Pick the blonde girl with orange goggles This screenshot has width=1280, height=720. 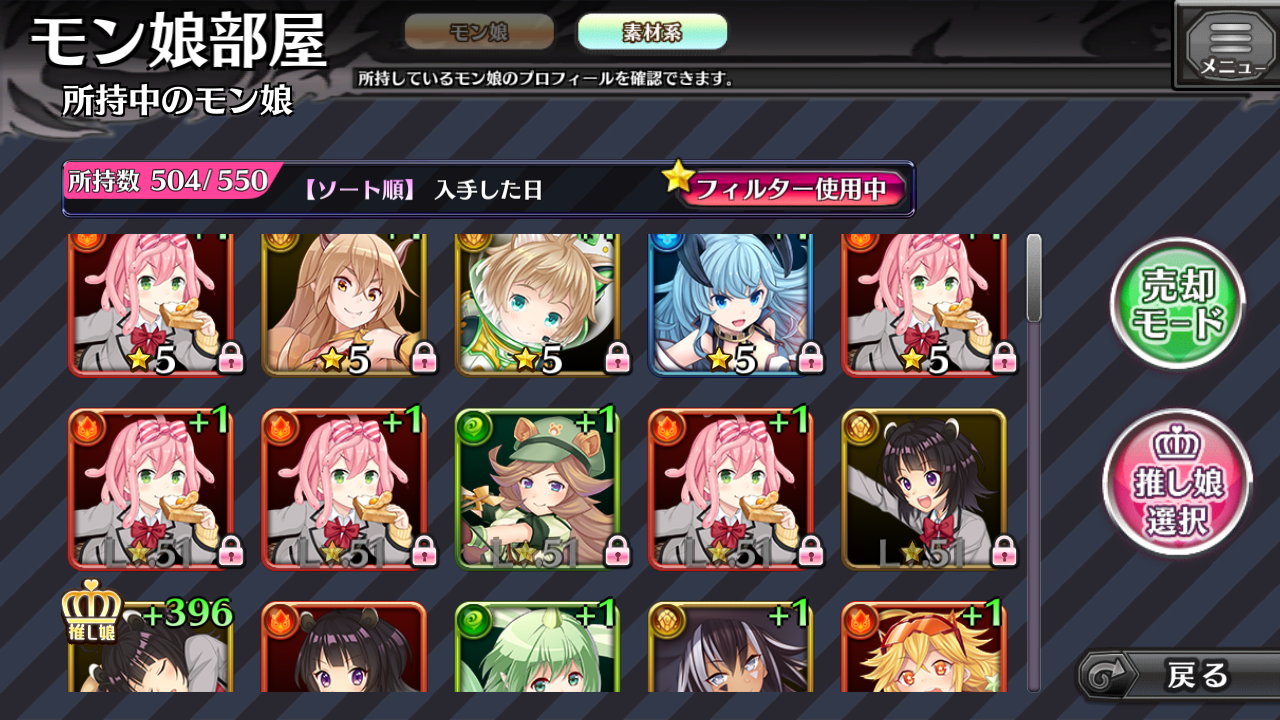(x=924, y=647)
